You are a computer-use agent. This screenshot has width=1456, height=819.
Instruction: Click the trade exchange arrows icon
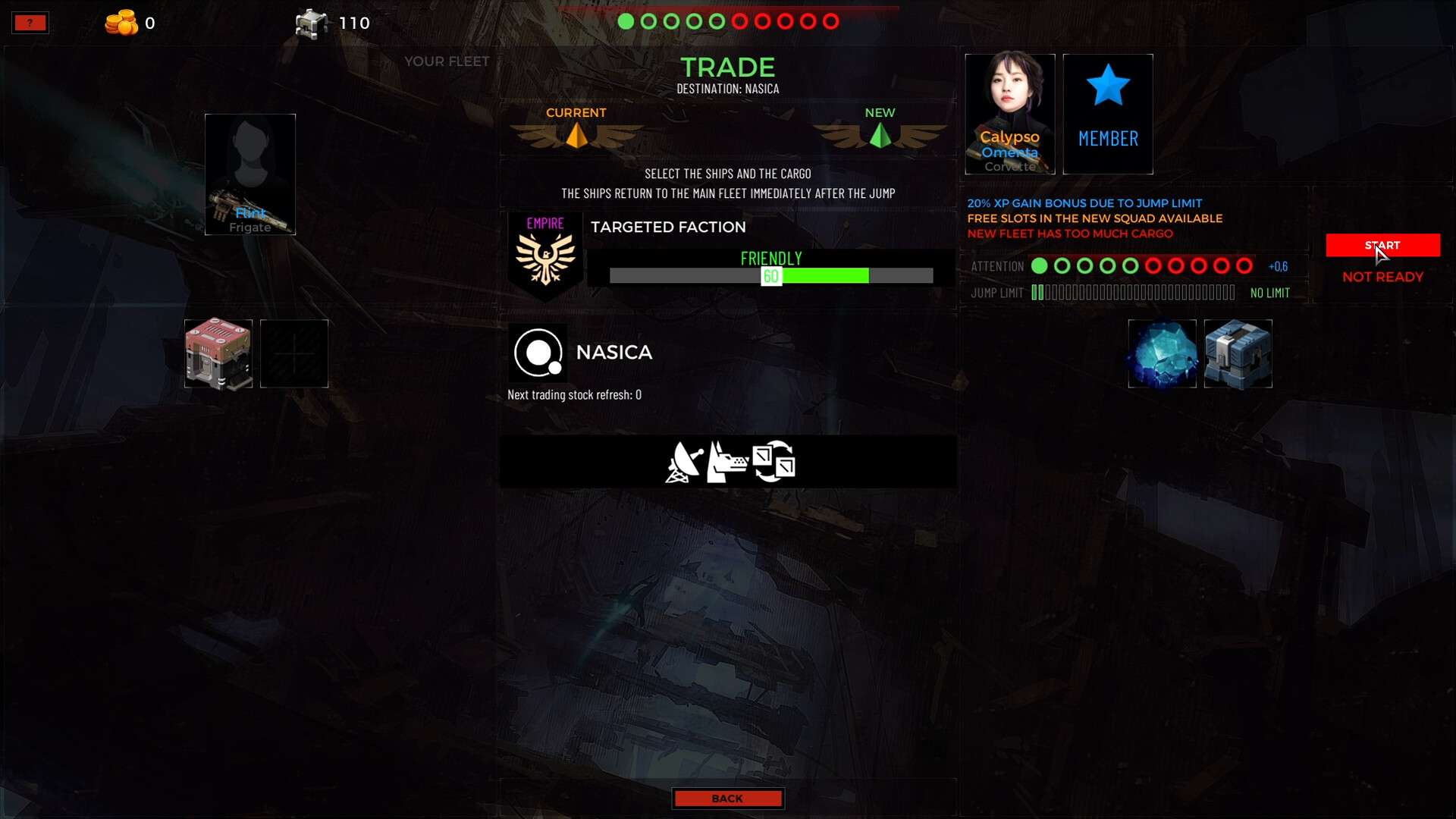[773, 461]
